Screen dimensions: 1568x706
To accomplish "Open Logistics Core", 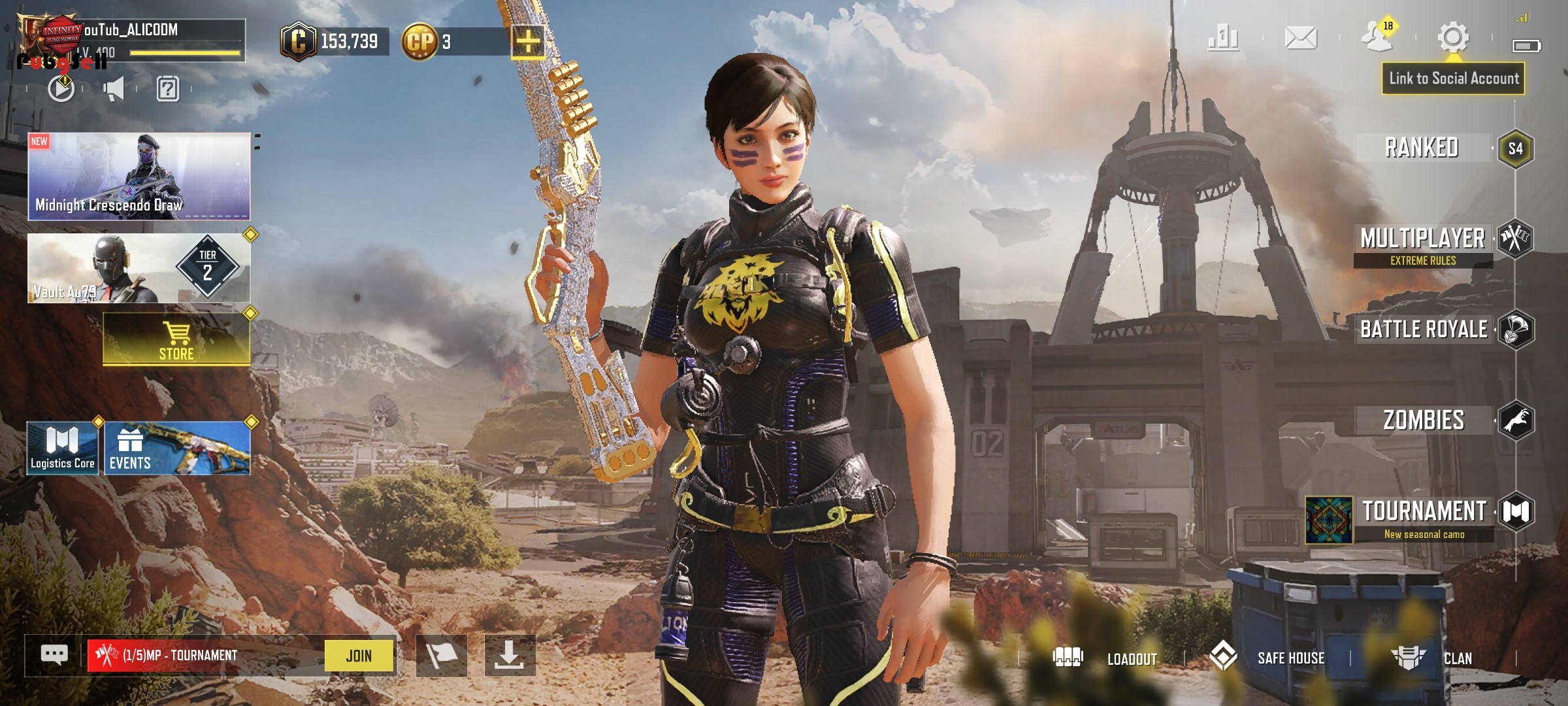I will [x=63, y=448].
